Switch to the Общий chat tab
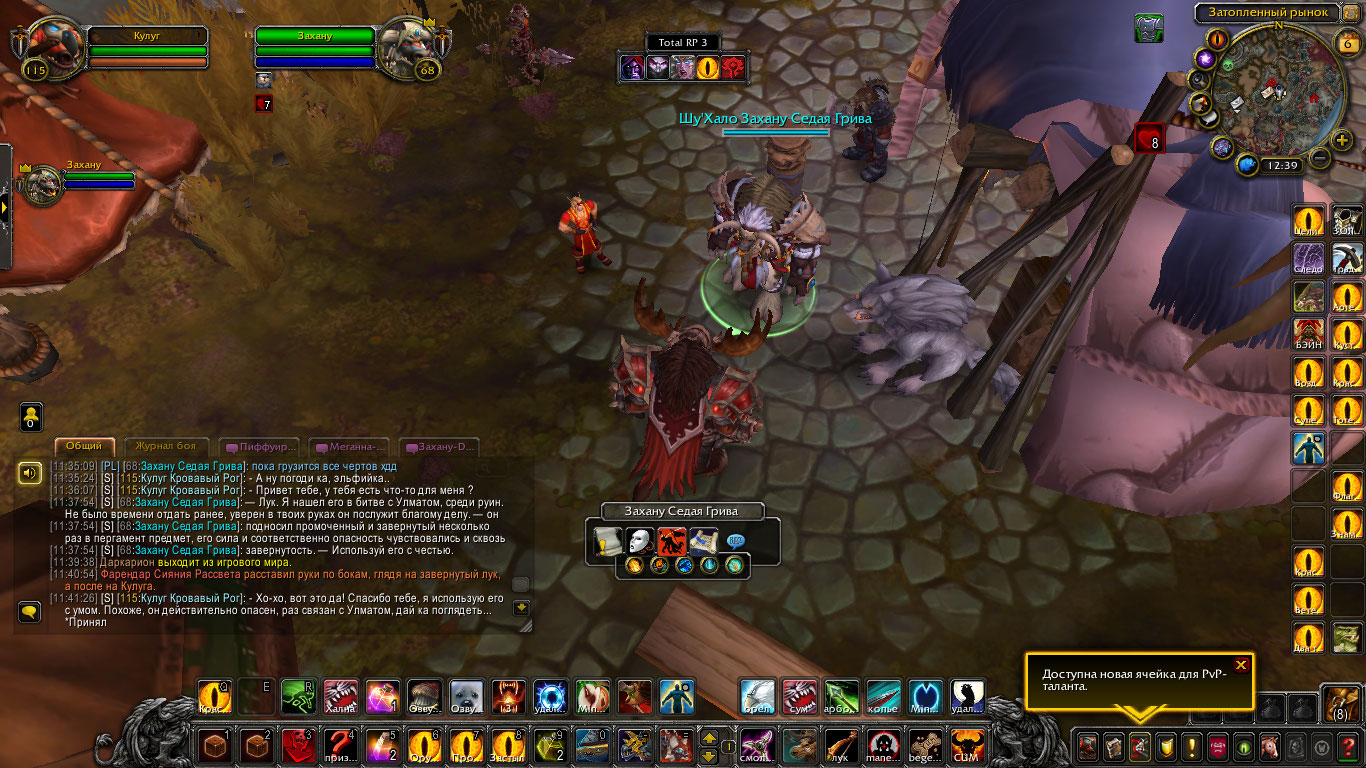Screen dimensions: 1366x768 coord(85,446)
